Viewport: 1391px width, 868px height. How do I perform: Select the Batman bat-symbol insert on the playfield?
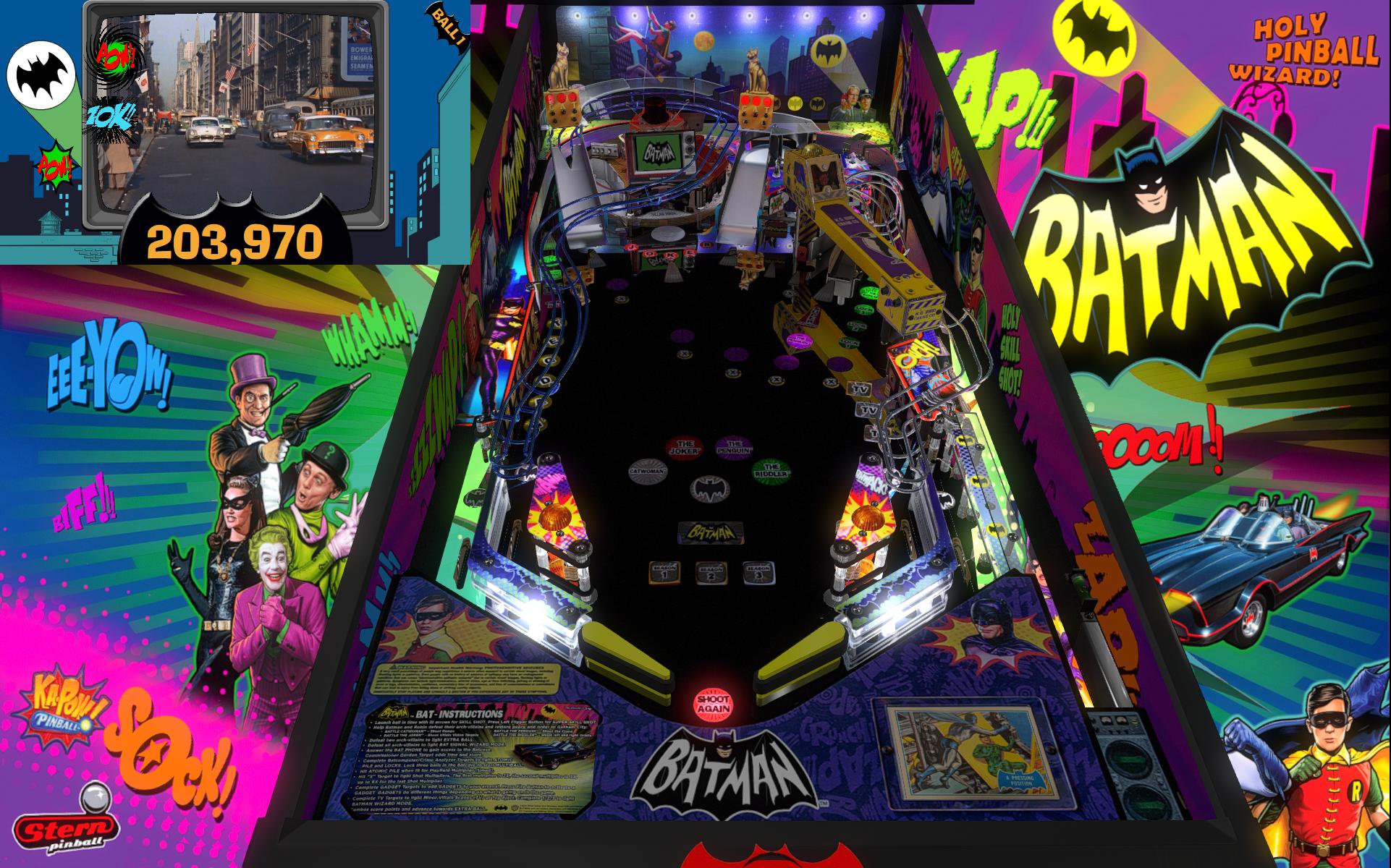point(709,490)
